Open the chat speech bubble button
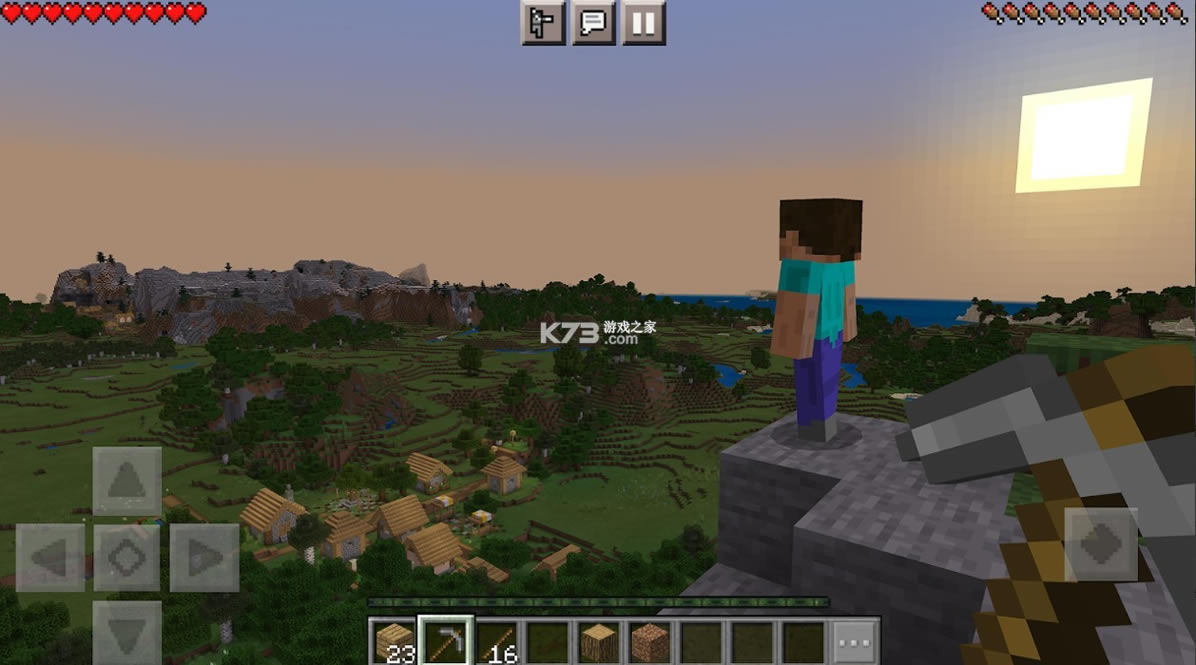Viewport: 1196px width, 665px height. pos(593,22)
